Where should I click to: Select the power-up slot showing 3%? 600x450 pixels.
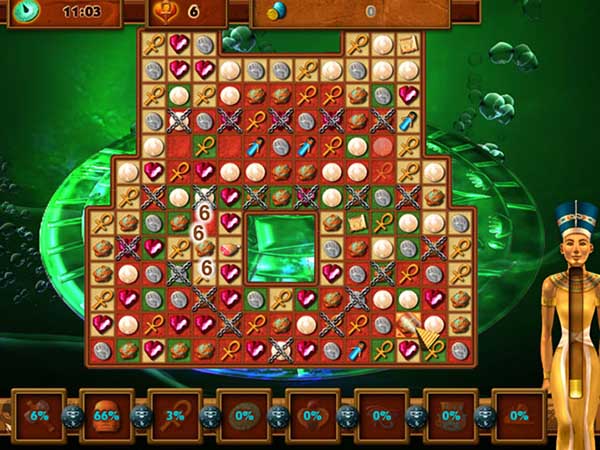pos(174,415)
